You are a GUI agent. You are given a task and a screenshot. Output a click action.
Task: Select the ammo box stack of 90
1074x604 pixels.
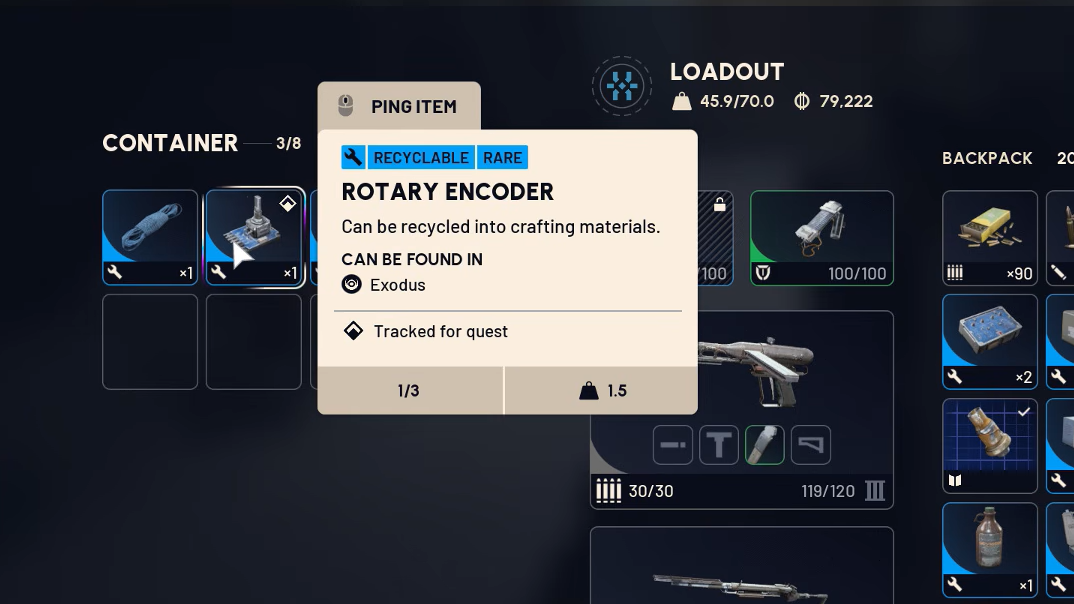989,237
